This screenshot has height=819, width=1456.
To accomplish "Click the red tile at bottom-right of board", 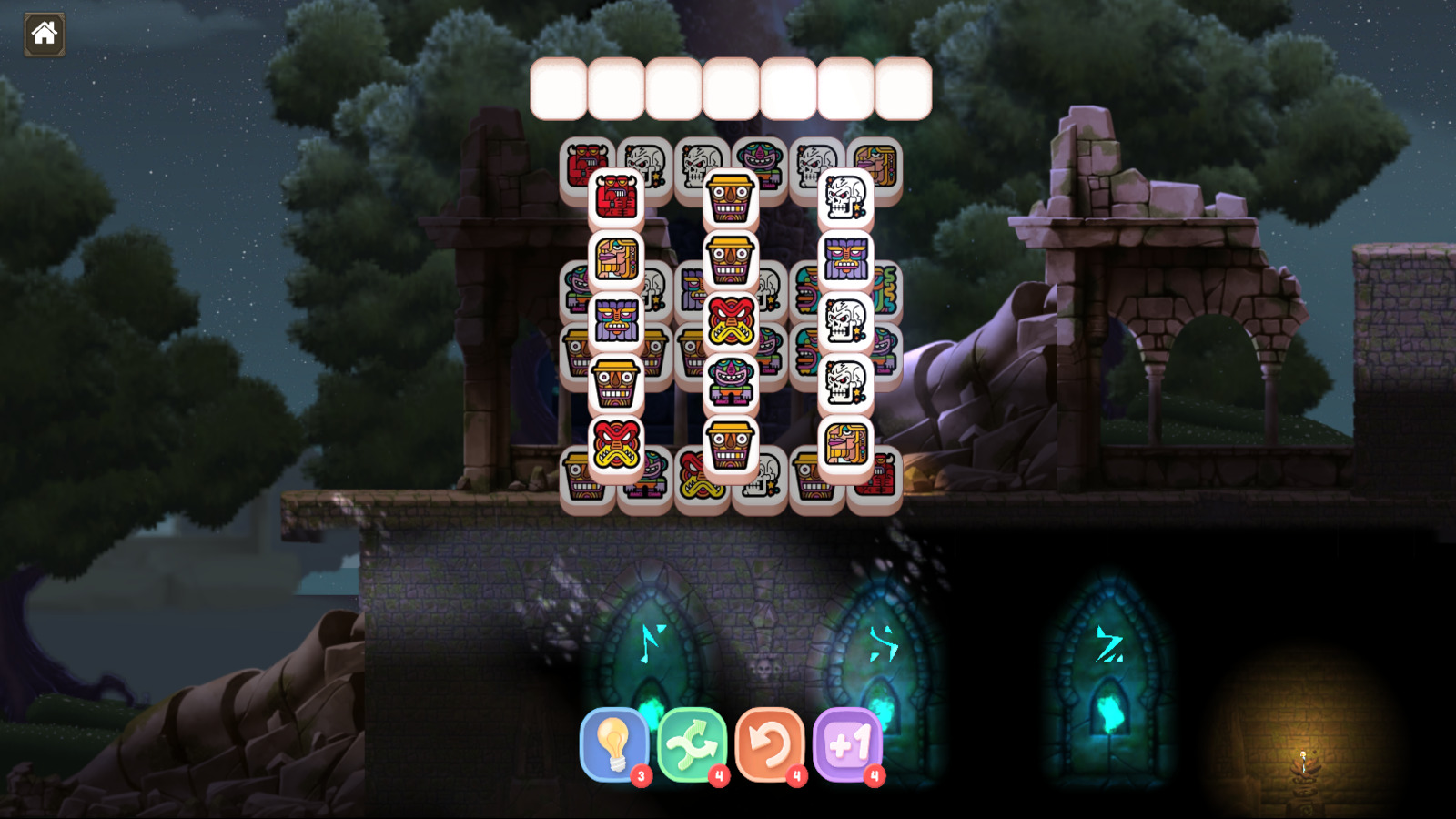I will pos(885,475).
